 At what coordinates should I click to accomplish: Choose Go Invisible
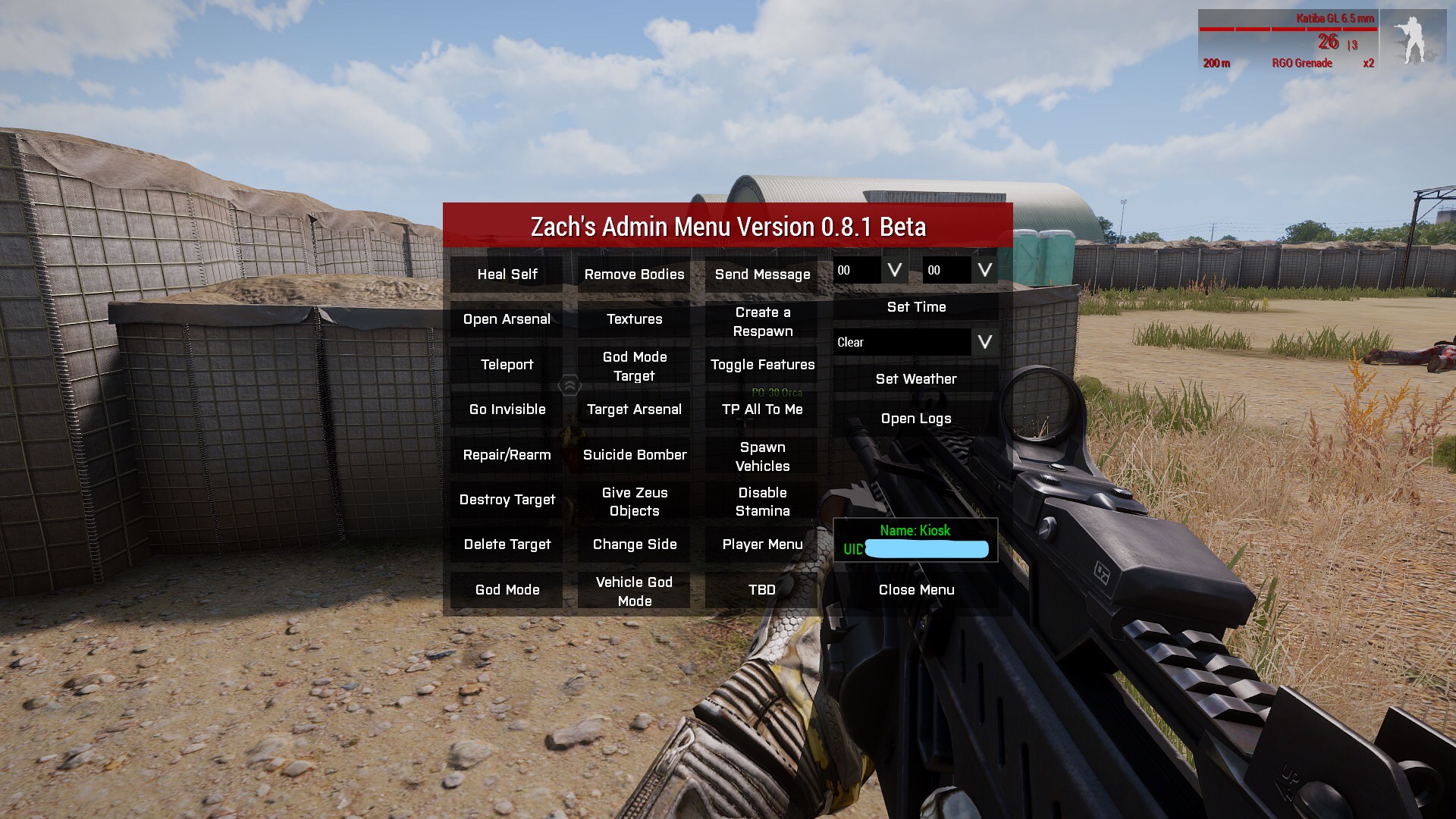[507, 409]
